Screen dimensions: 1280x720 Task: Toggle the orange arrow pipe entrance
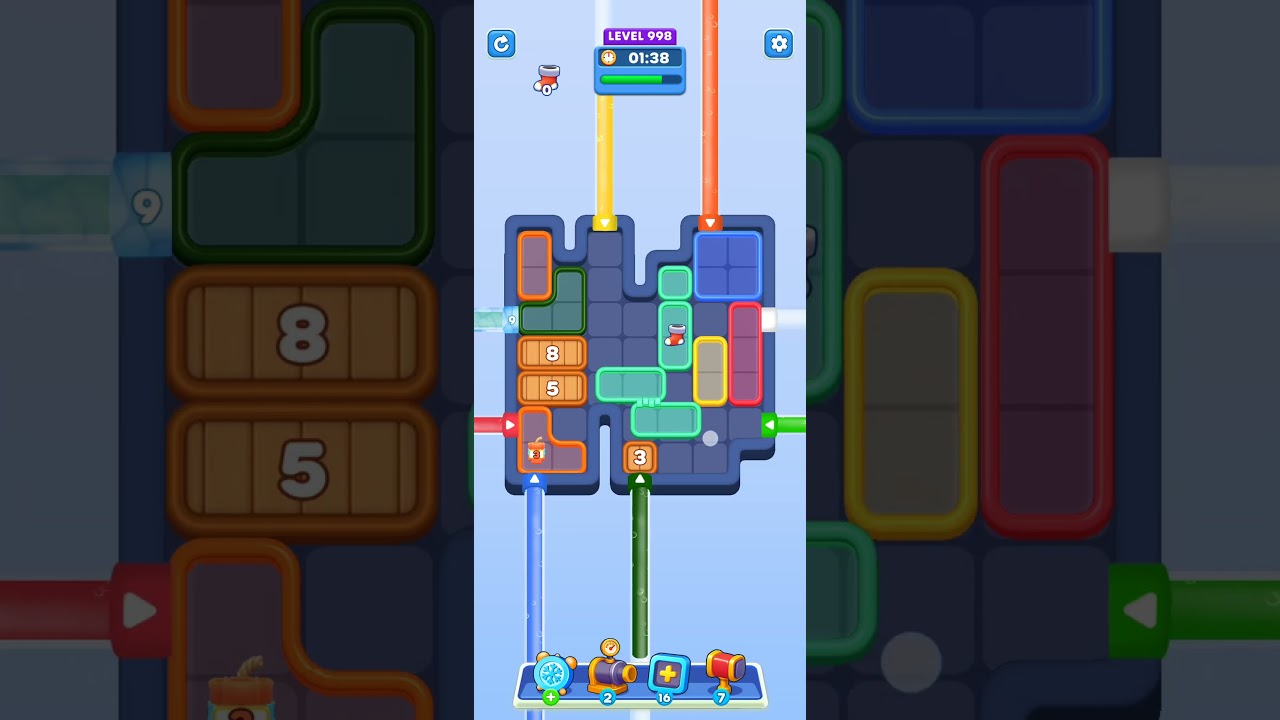[x=713, y=224]
